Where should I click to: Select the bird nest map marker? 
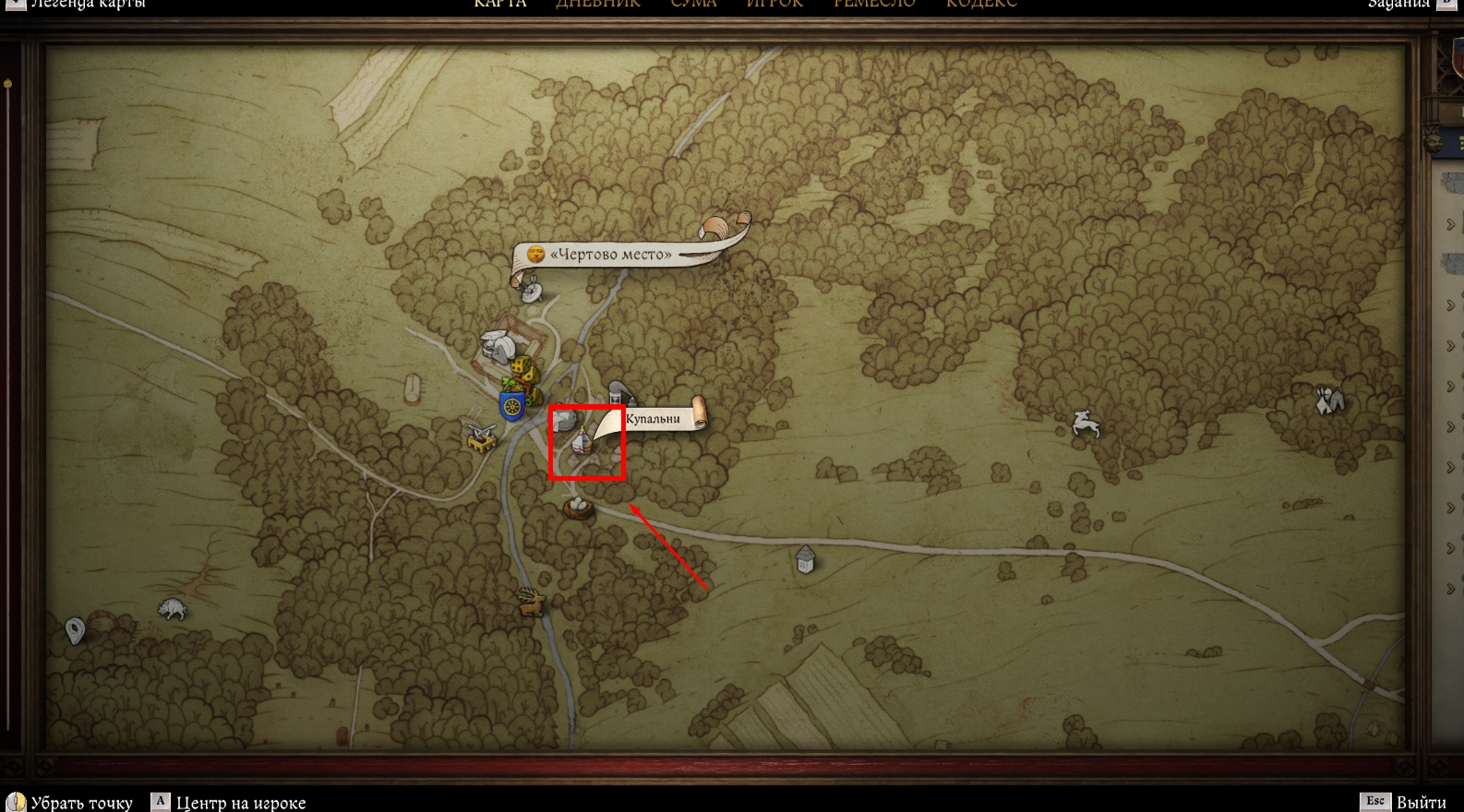point(579,507)
